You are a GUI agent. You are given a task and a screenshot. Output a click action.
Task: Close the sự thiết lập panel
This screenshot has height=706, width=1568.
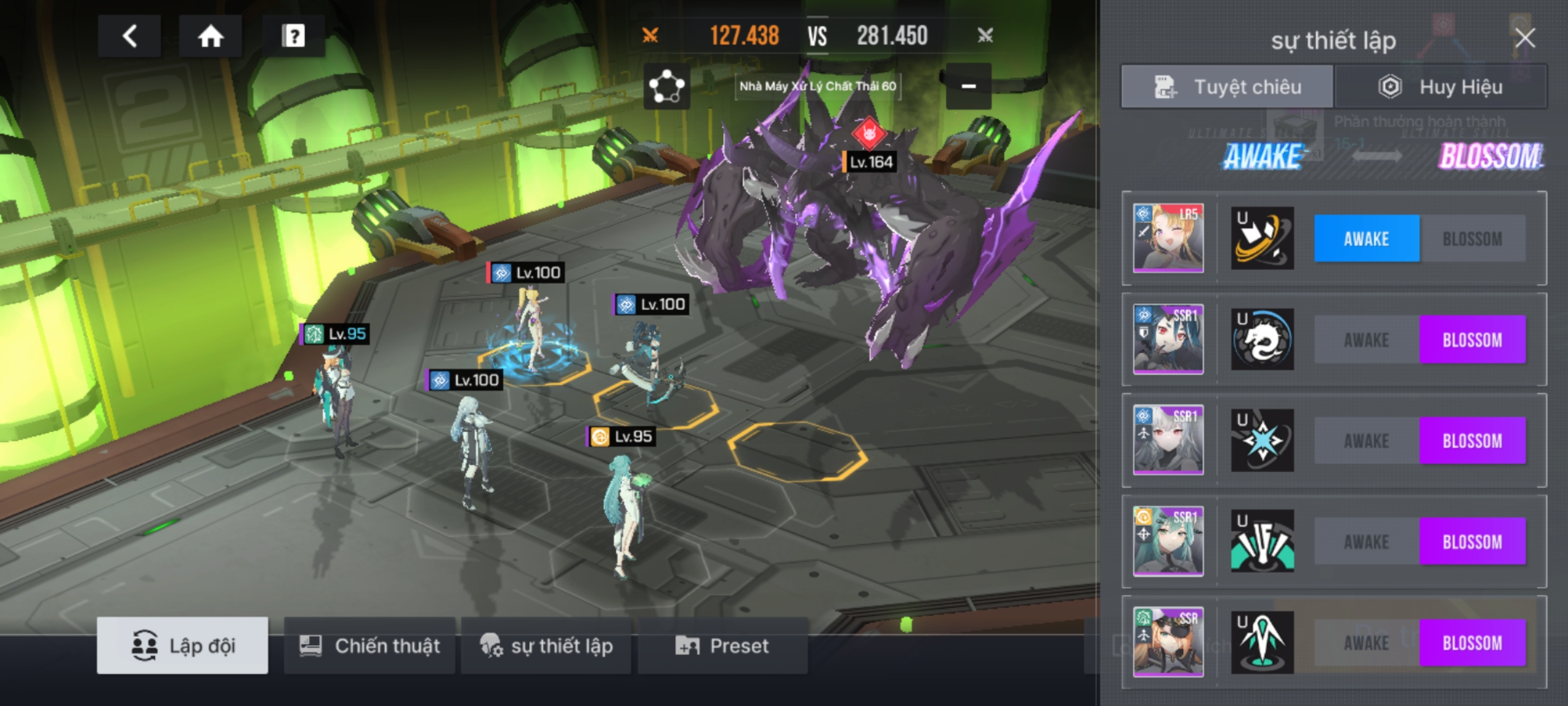1525,38
